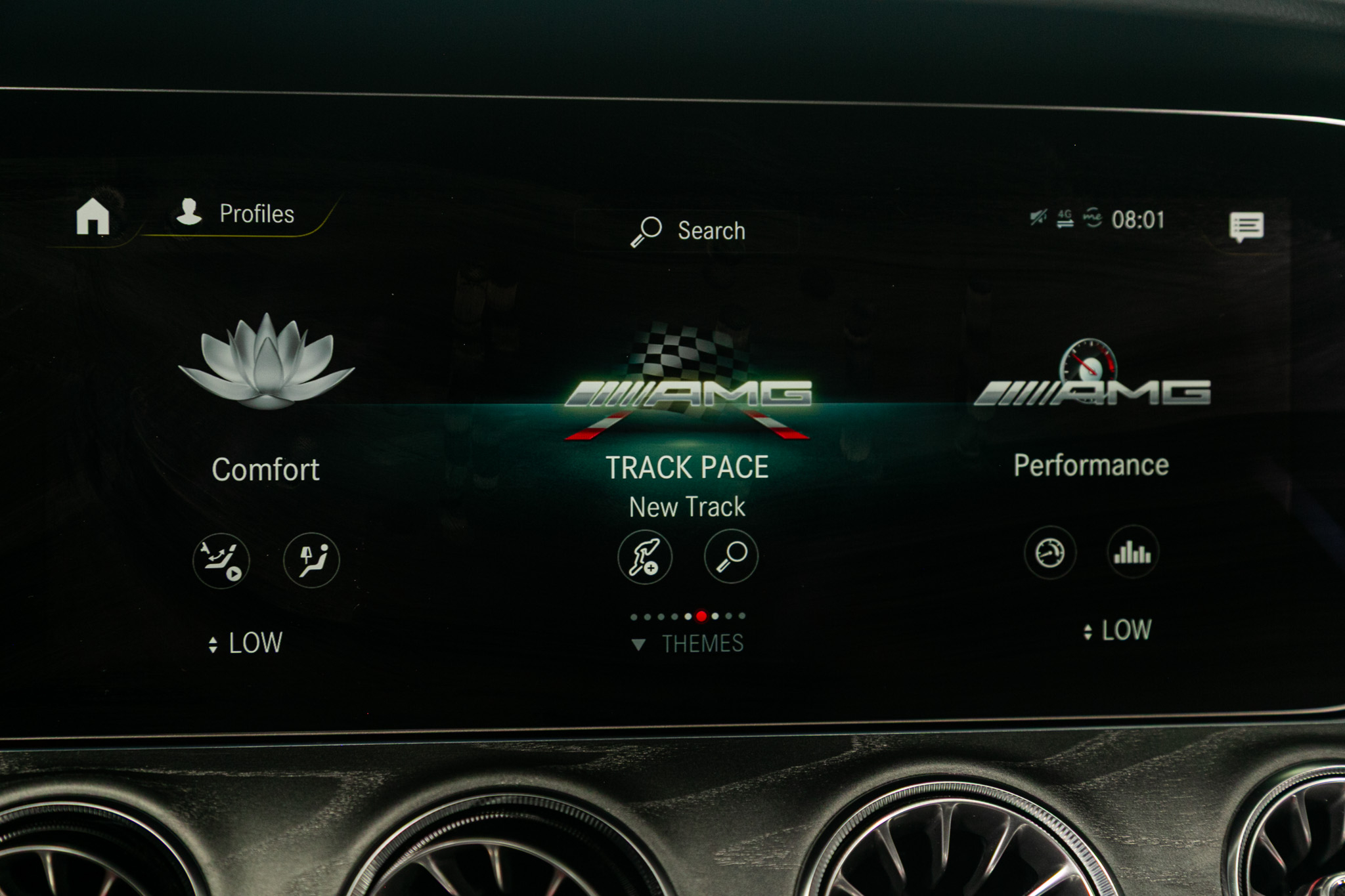Adjust the LOW setting under Performance

click(x=1118, y=631)
